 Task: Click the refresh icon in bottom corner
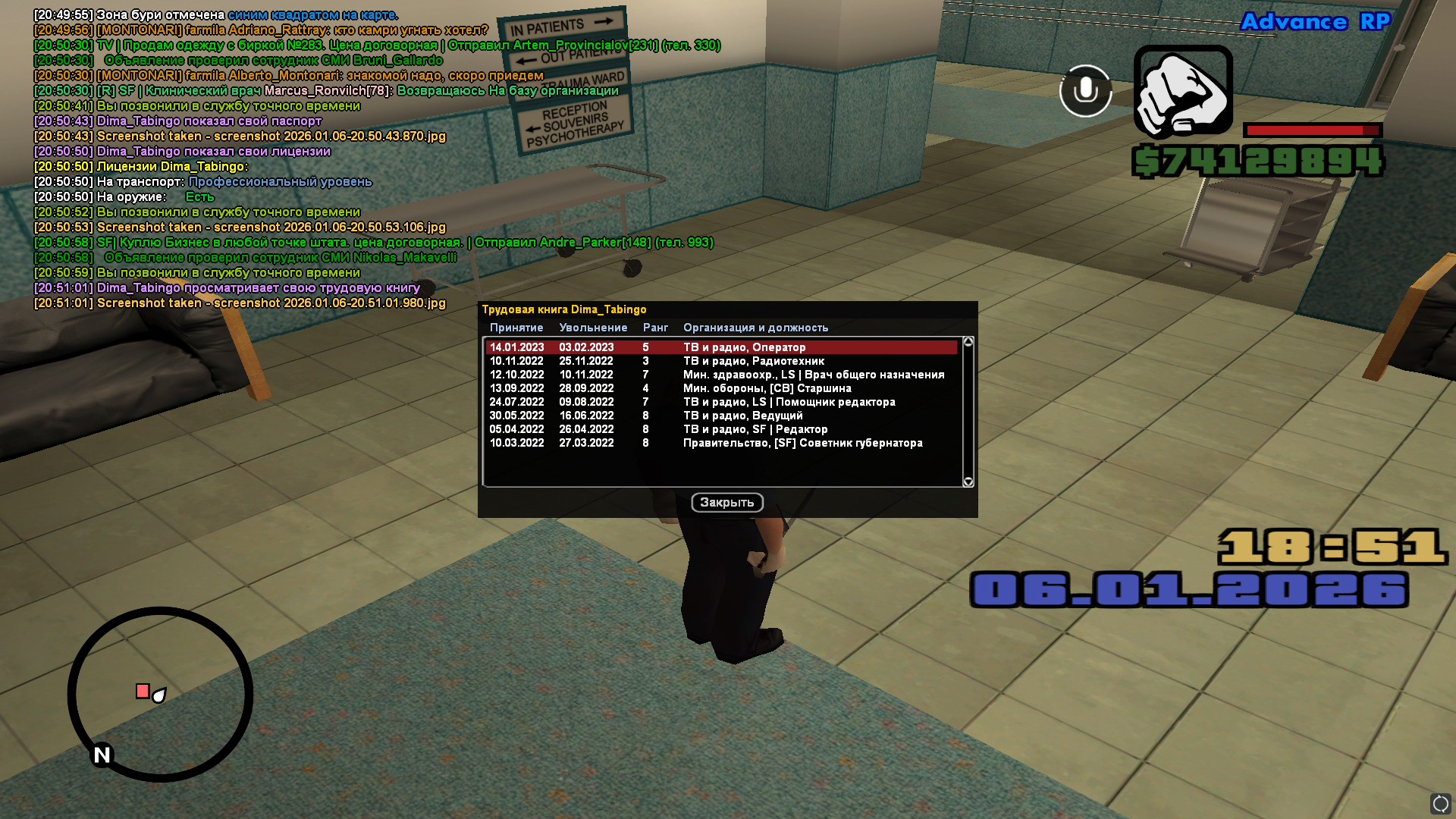(1440, 803)
